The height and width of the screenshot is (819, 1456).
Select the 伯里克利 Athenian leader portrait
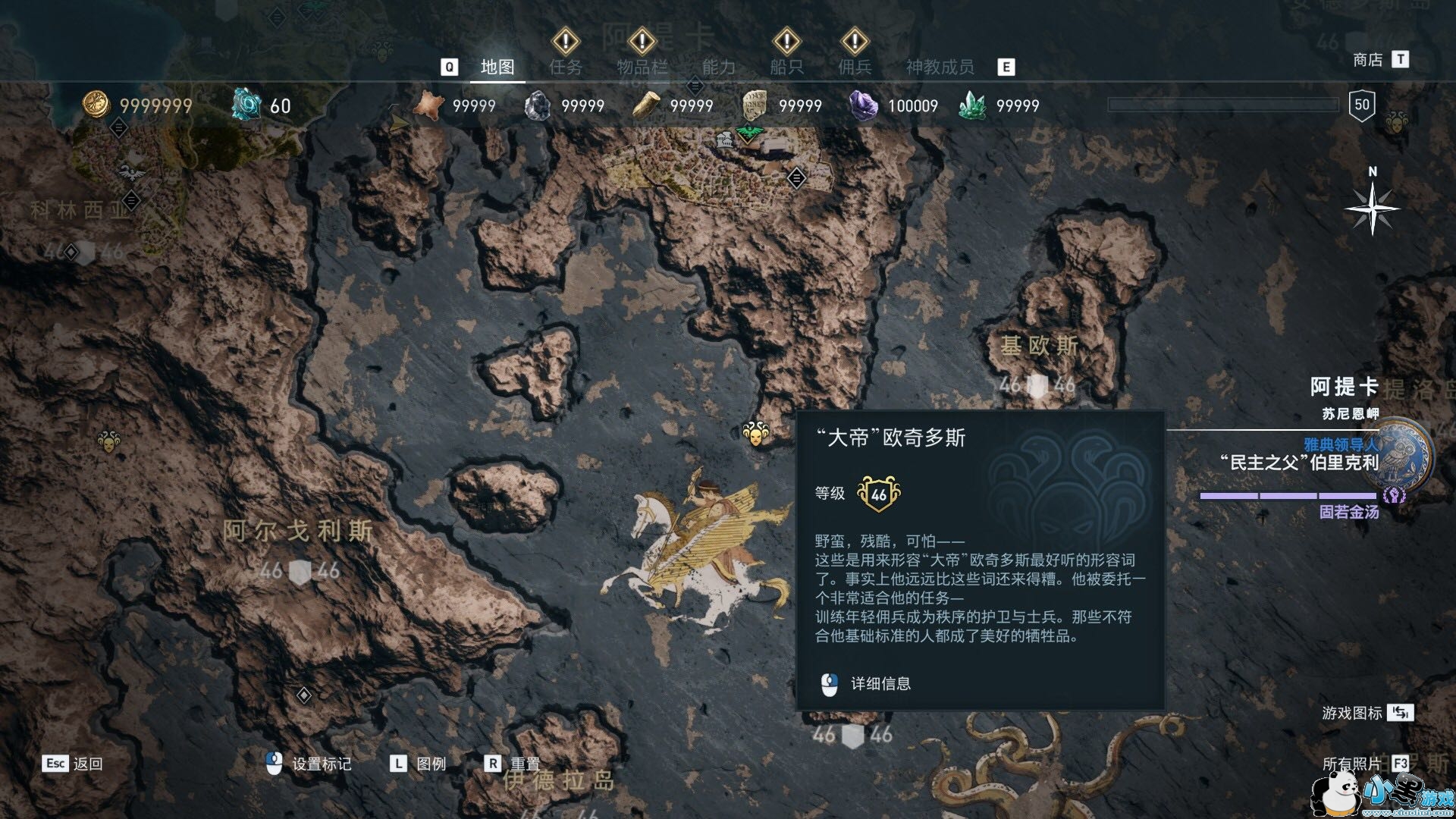point(1403,455)
